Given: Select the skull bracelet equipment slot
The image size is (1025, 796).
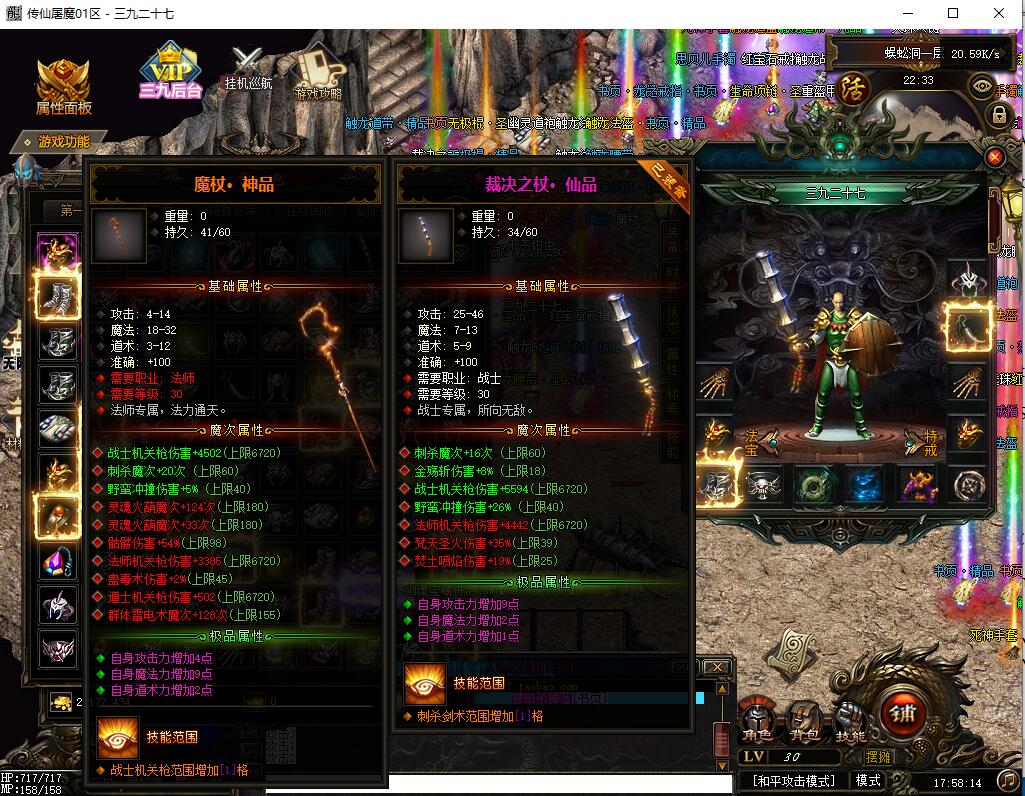Looking at the screenshot, I should click(x=763, y=485).
